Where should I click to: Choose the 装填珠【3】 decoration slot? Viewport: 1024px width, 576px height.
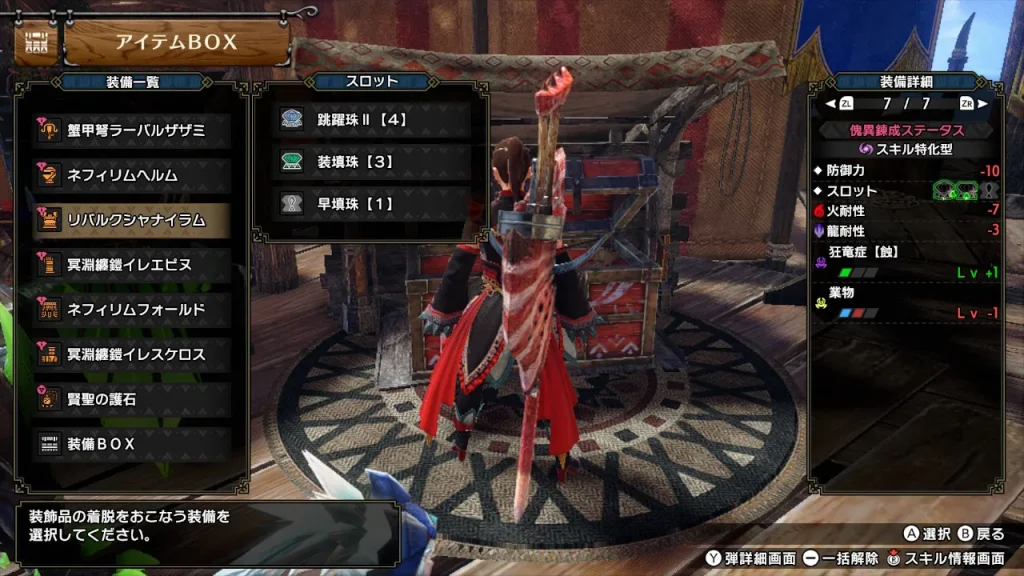coord(370,161)
